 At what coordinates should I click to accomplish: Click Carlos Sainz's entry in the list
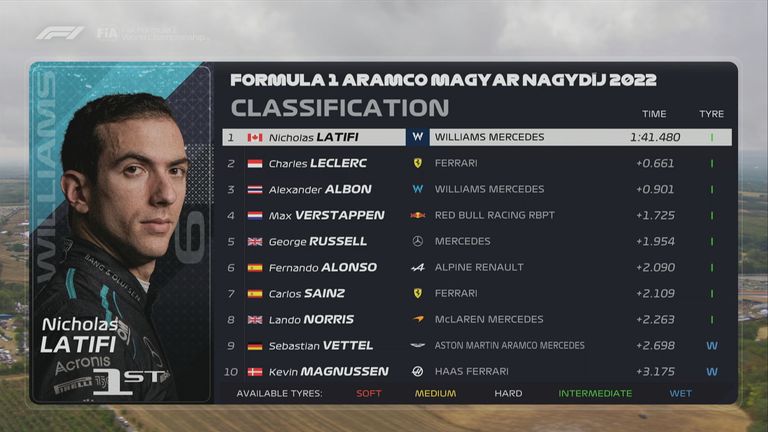[476, 293]
